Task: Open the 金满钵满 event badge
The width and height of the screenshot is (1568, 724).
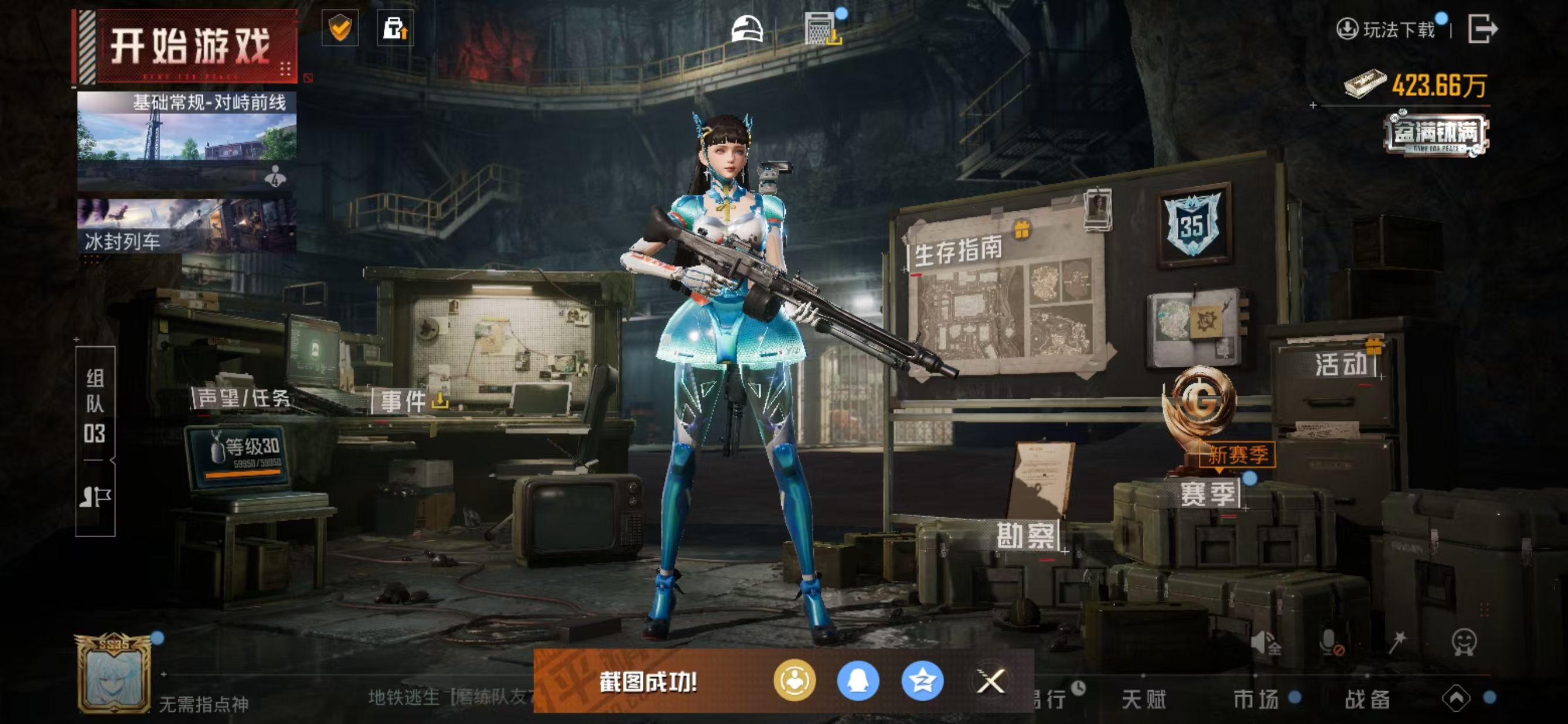Action: coord(1436,135)
